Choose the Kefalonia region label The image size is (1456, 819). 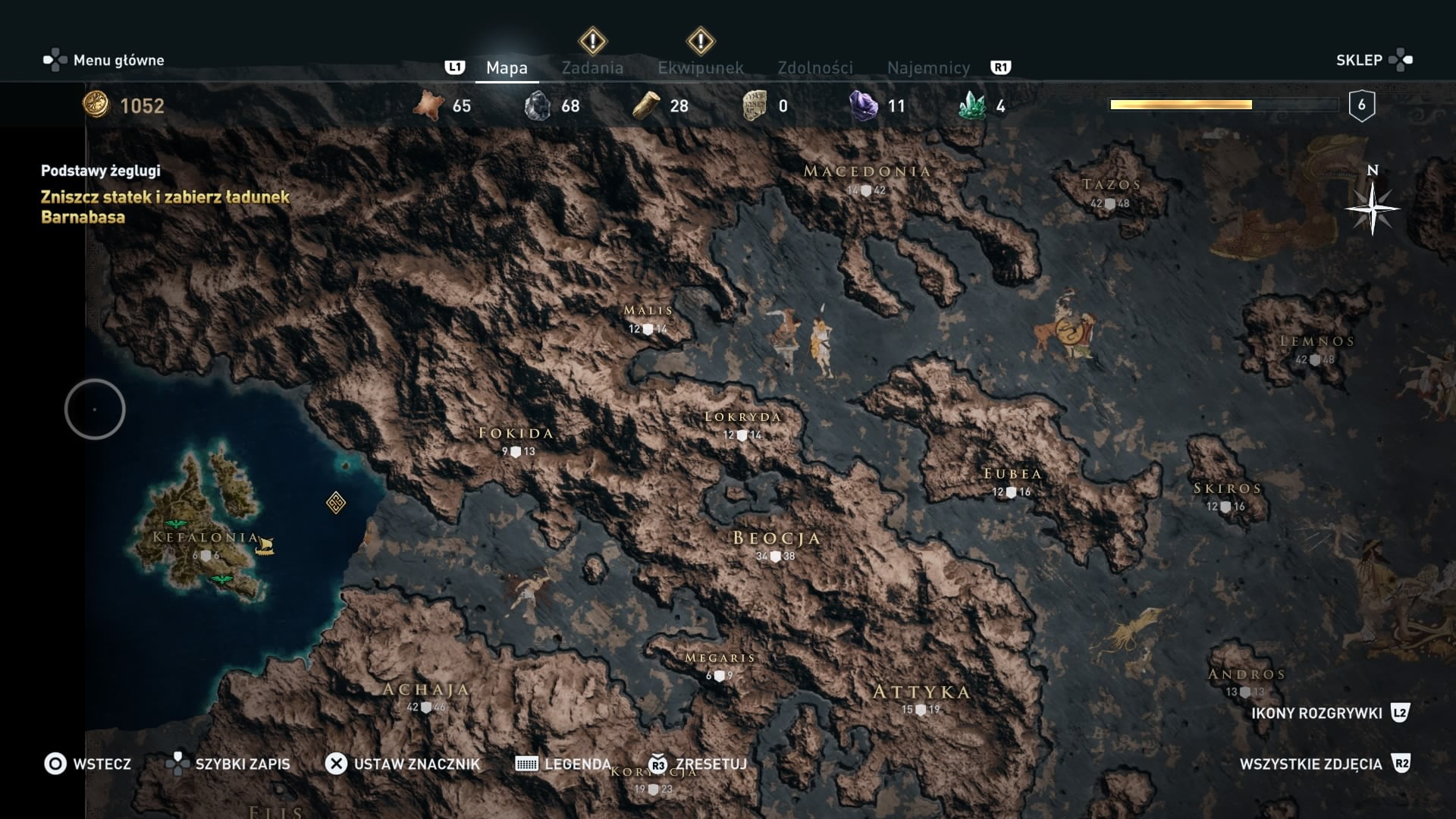(206, 538)
